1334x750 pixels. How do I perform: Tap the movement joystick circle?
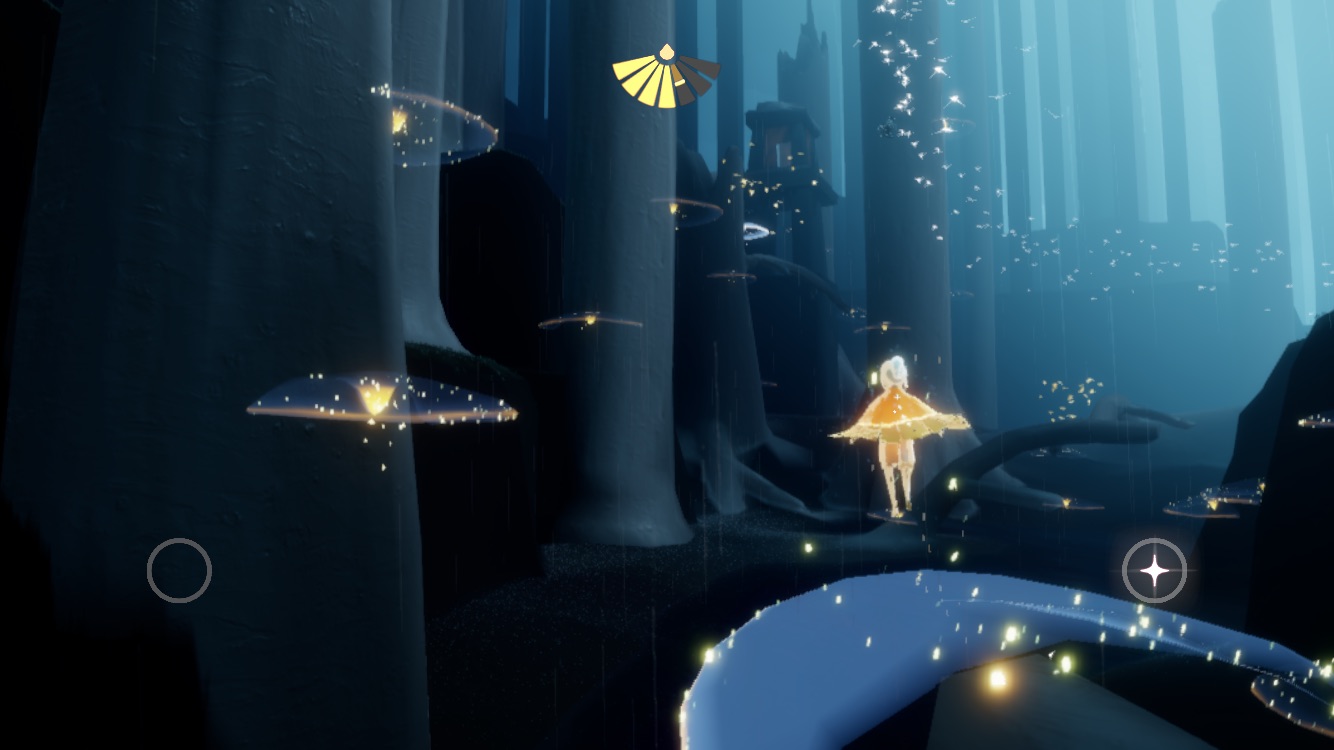click(179, 570)
